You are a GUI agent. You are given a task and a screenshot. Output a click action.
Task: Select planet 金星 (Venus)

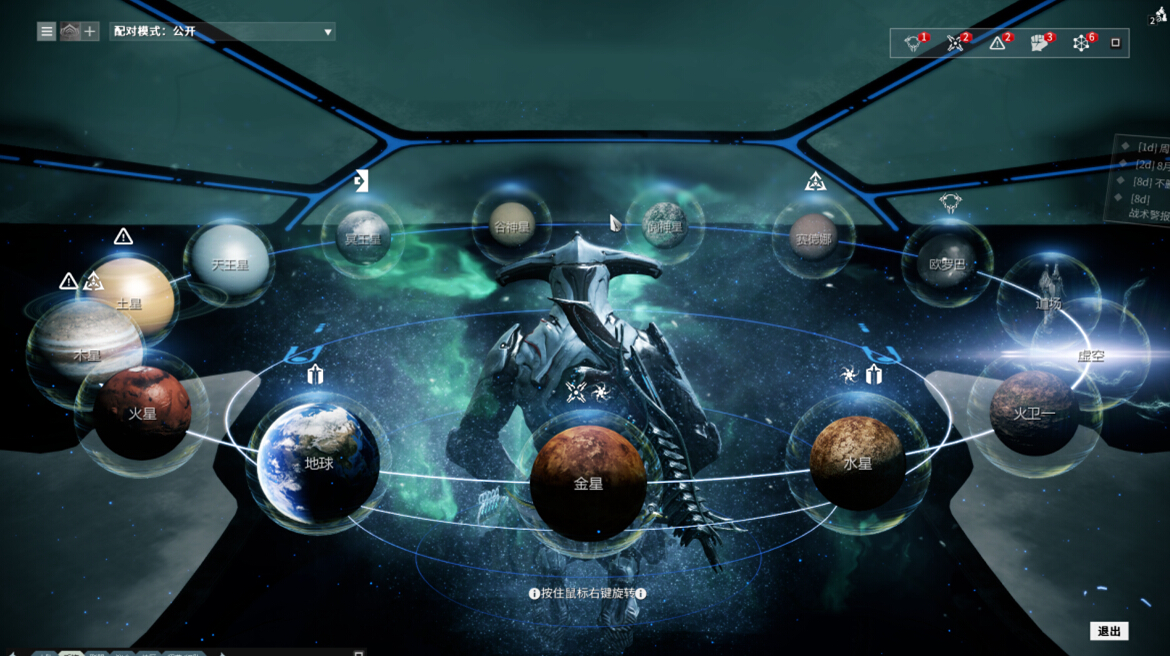588,484
